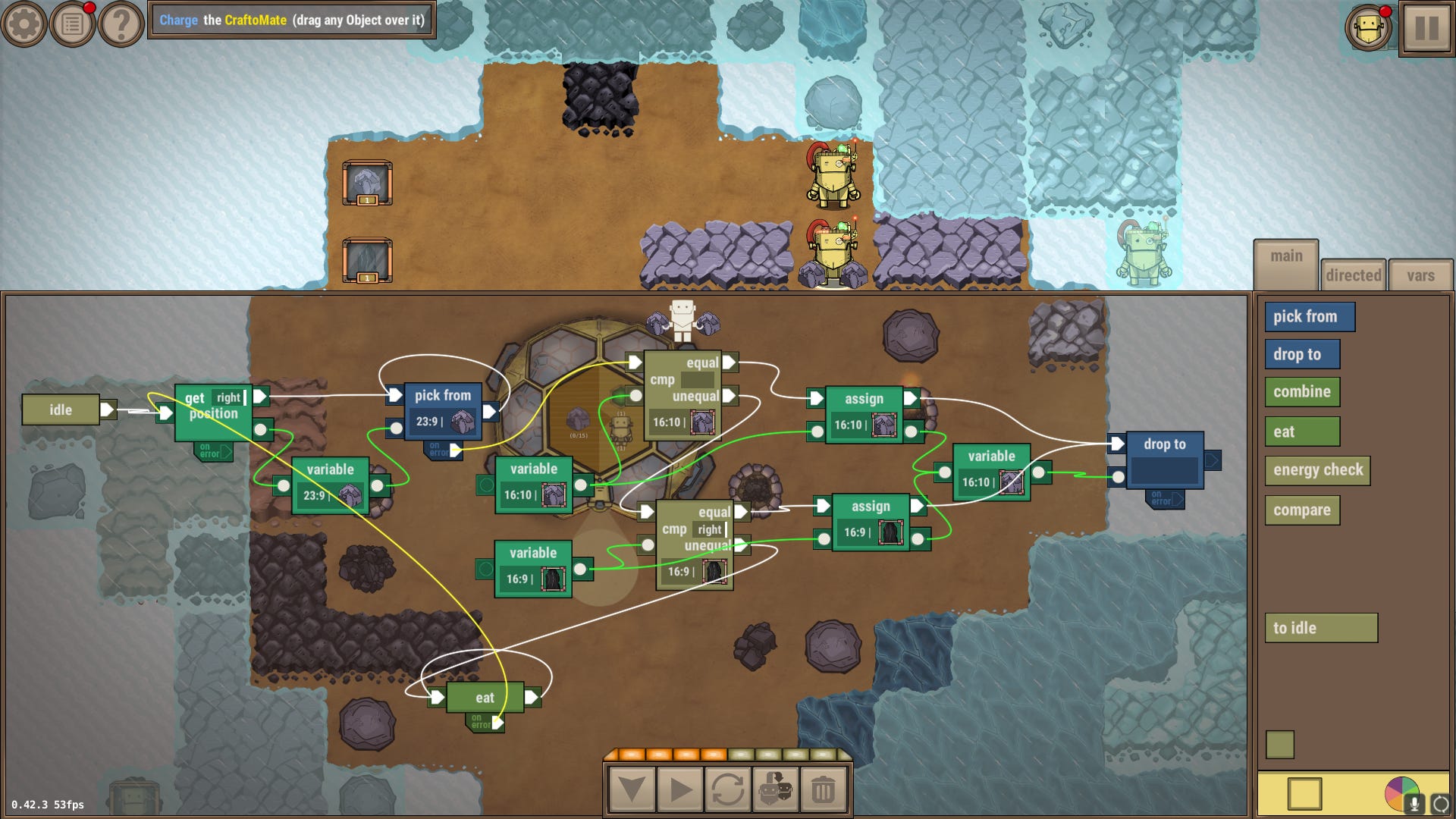Open the 'right' dropdown on the cmp node
The image size is (1456, 819).
click(711, 529)
